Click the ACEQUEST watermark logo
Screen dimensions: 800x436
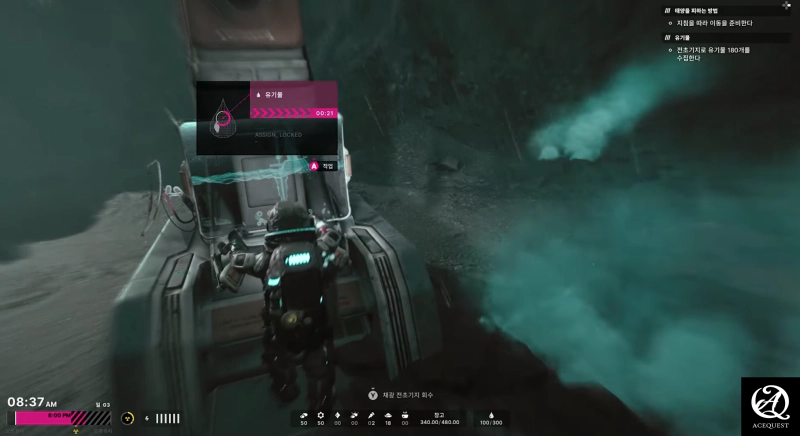point(770,406)
